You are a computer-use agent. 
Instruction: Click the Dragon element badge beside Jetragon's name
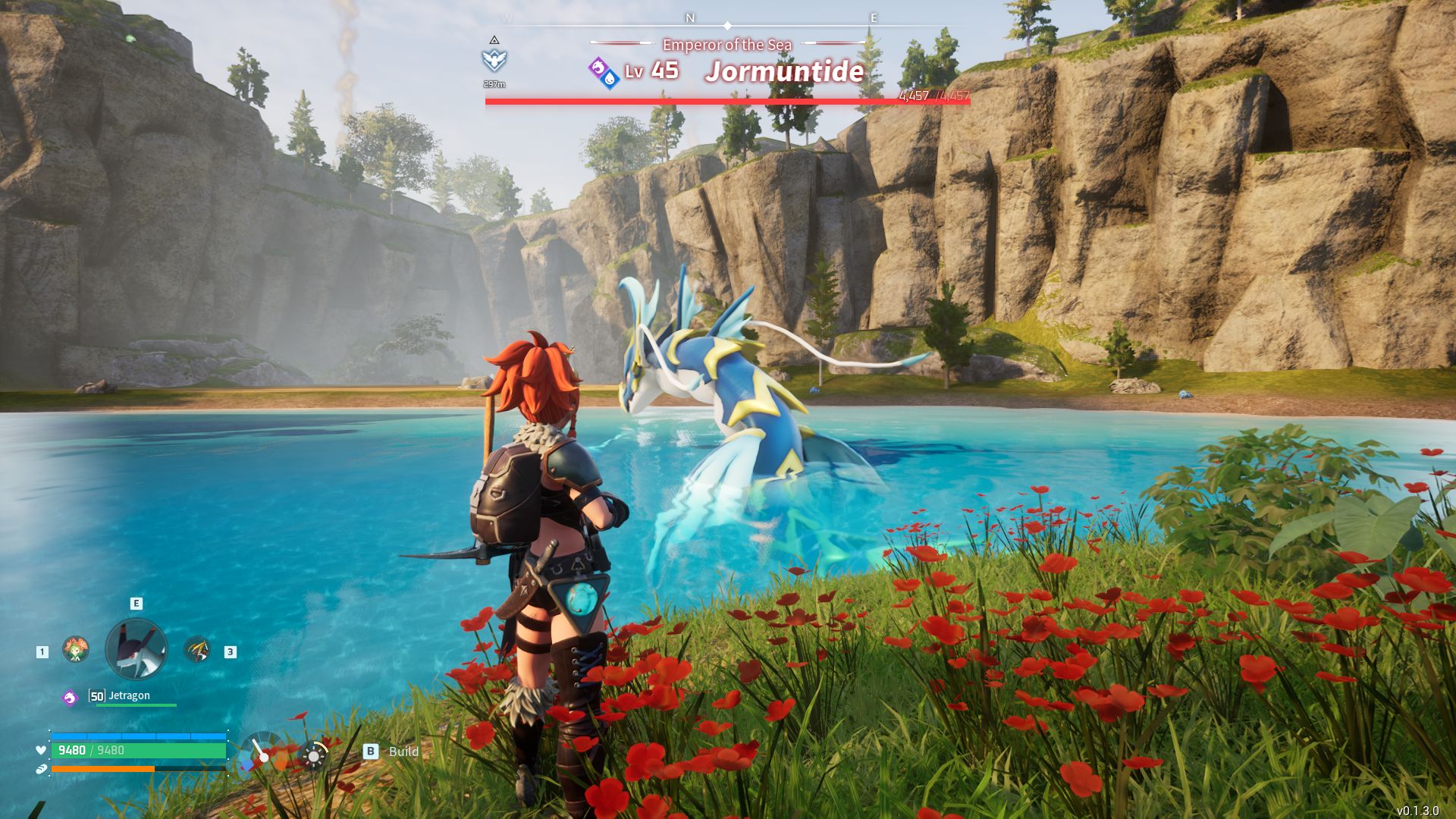tap(69, 696)
